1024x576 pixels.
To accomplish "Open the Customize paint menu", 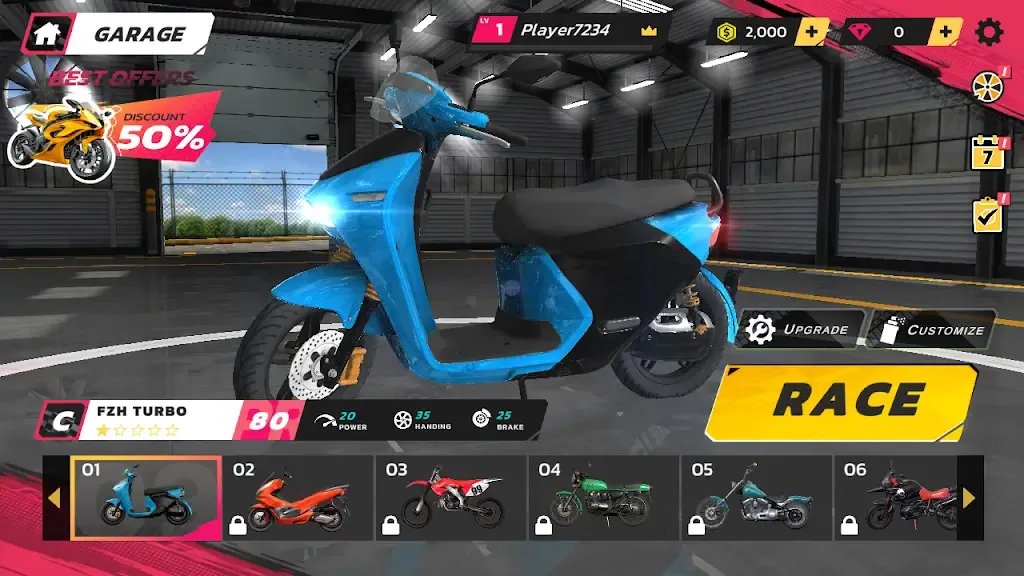I will point(932,329).
